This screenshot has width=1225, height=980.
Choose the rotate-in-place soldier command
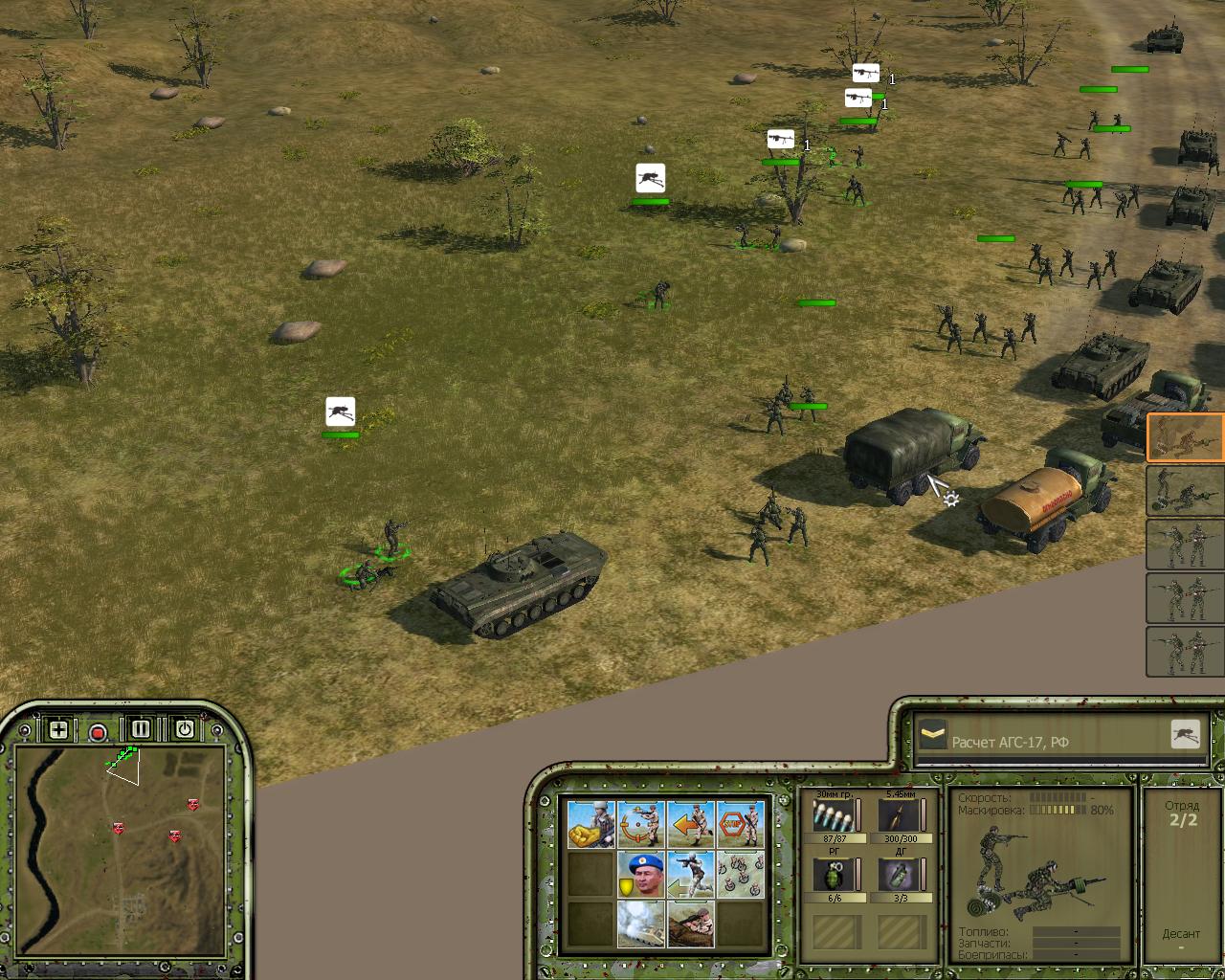pyautogui.click(x=640, y=824)
